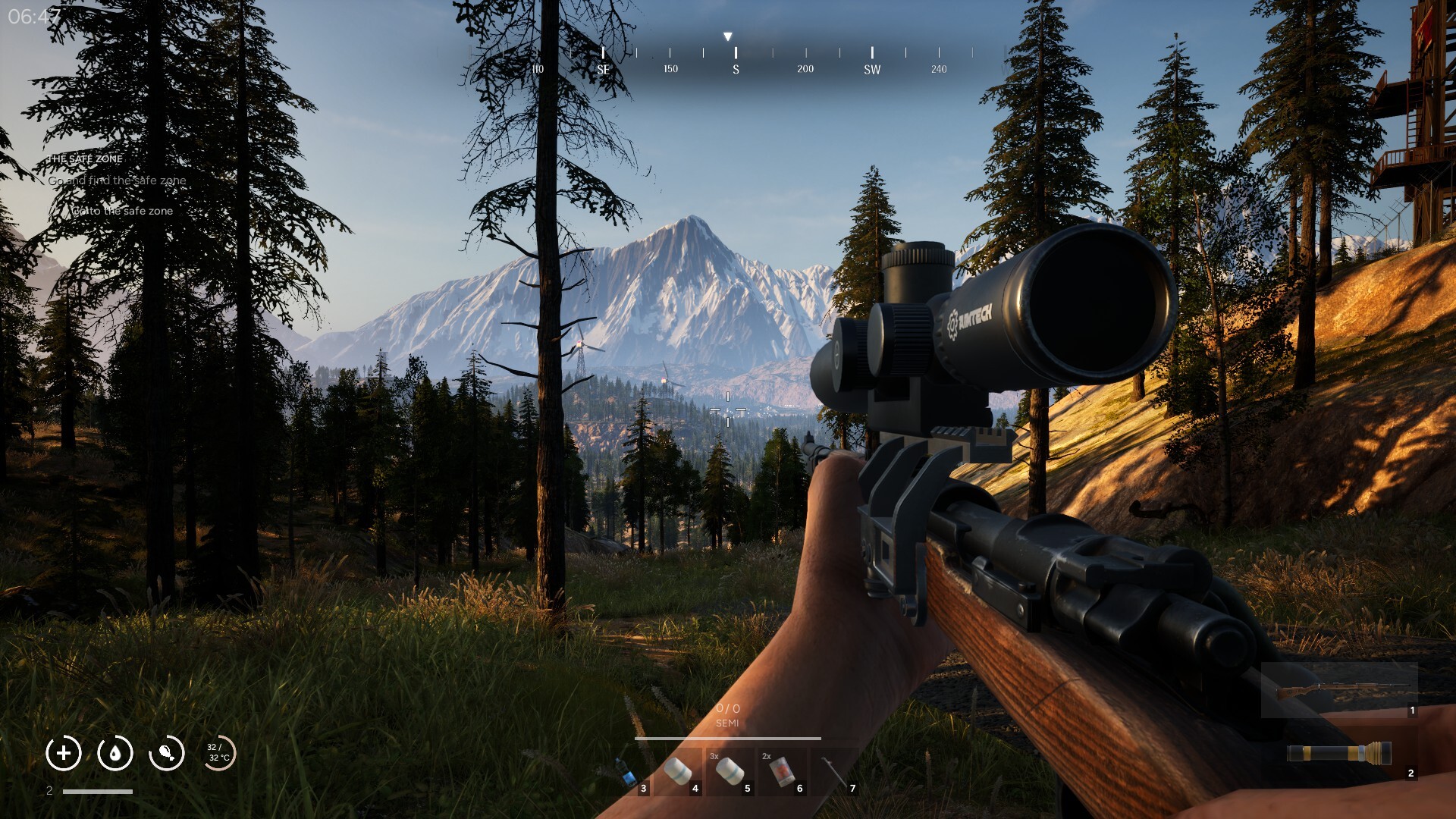Screen dimensions: 1456x819
Task: Check the water droplet thirst icon
Action: [x=115, y=753]
